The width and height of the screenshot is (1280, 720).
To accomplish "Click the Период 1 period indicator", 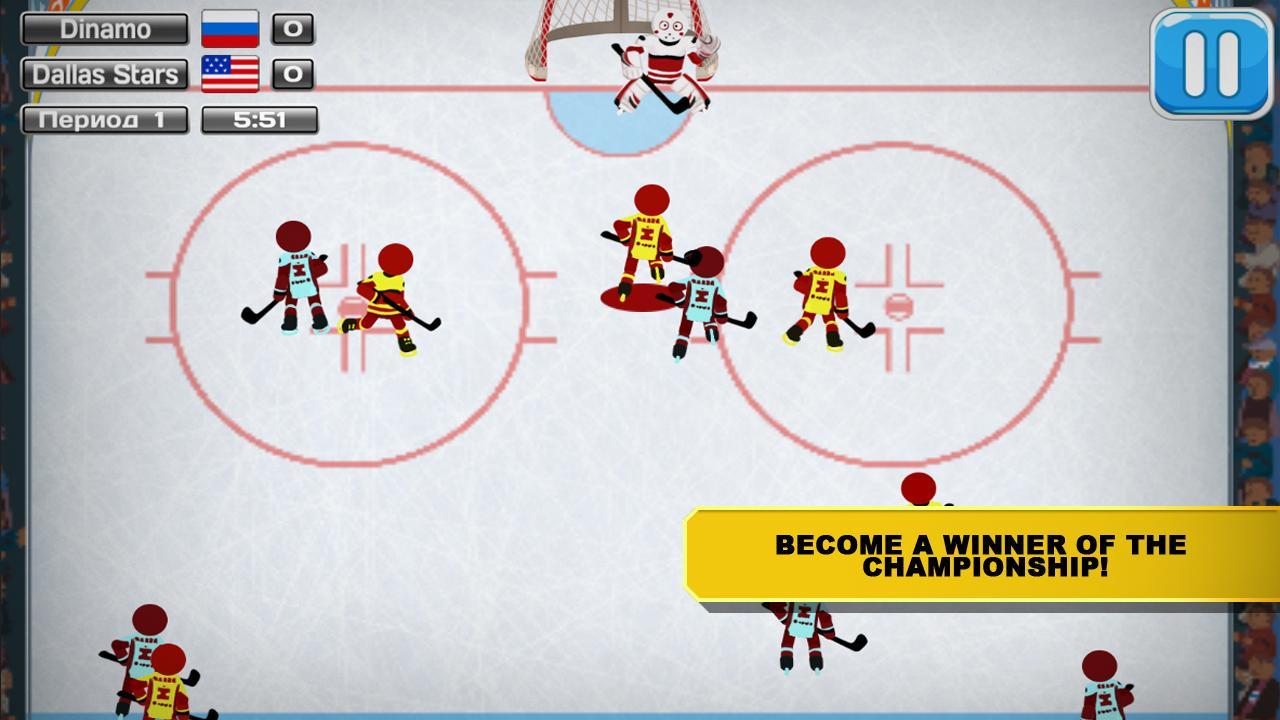I will click(x=105, y=118).
